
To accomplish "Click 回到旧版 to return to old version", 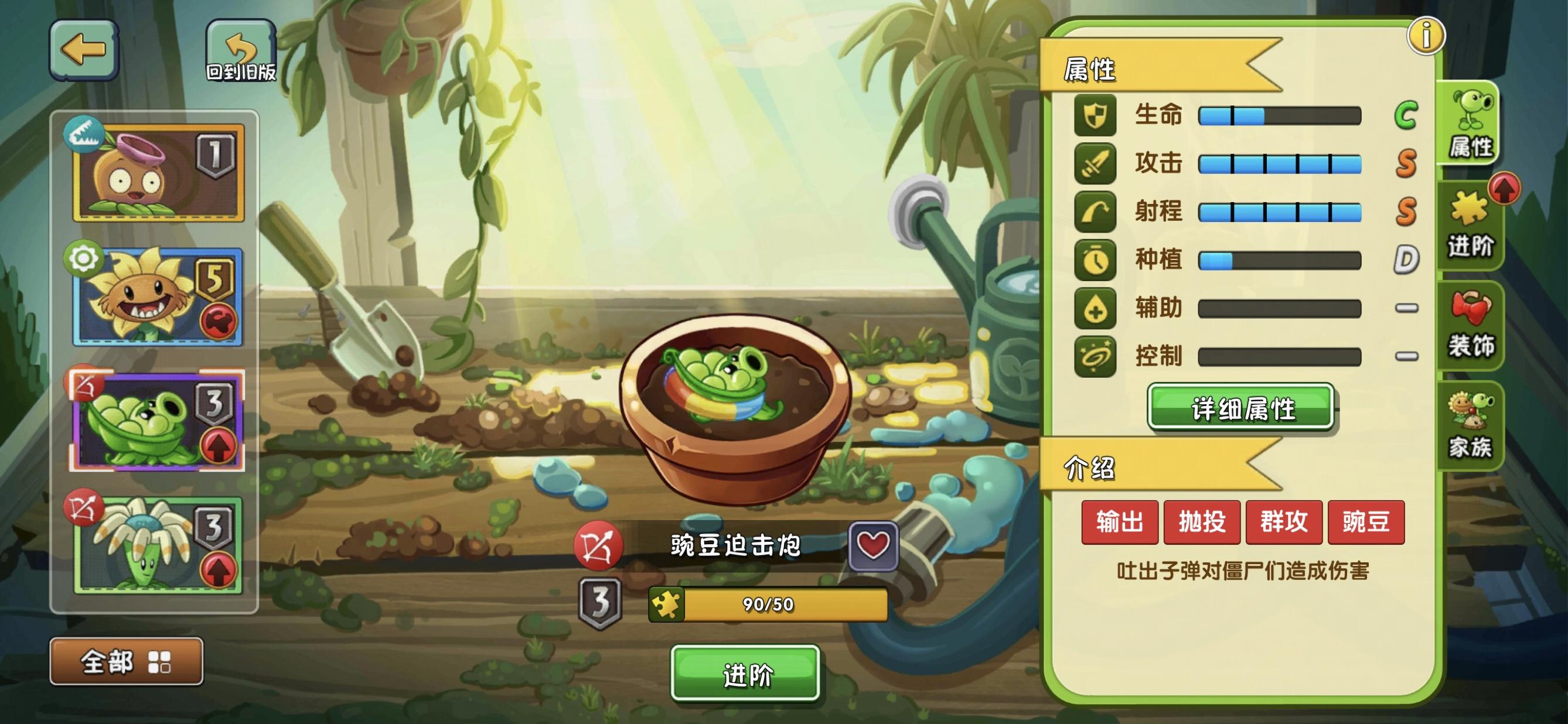I will [x=241, y=49].
